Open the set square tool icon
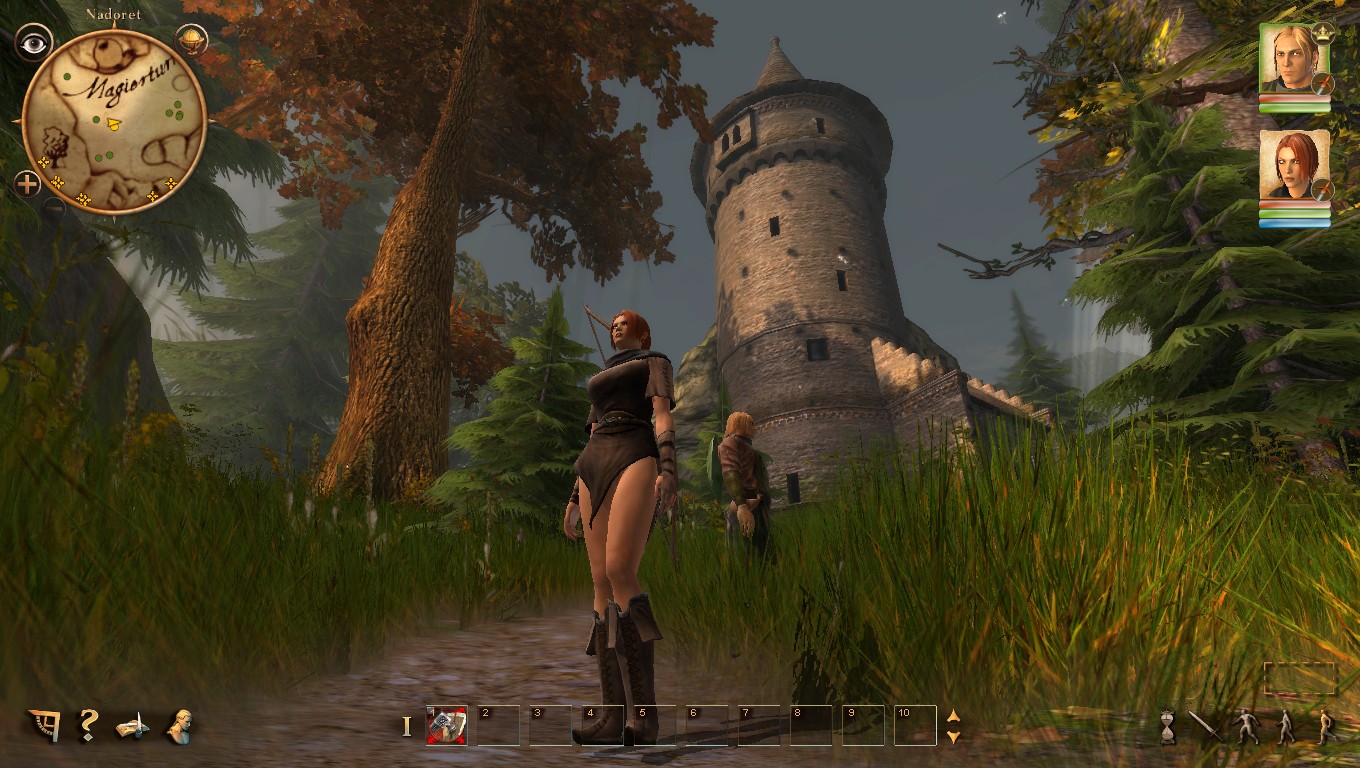This screenshot has width=1360, height=768. tap(44, 724)
